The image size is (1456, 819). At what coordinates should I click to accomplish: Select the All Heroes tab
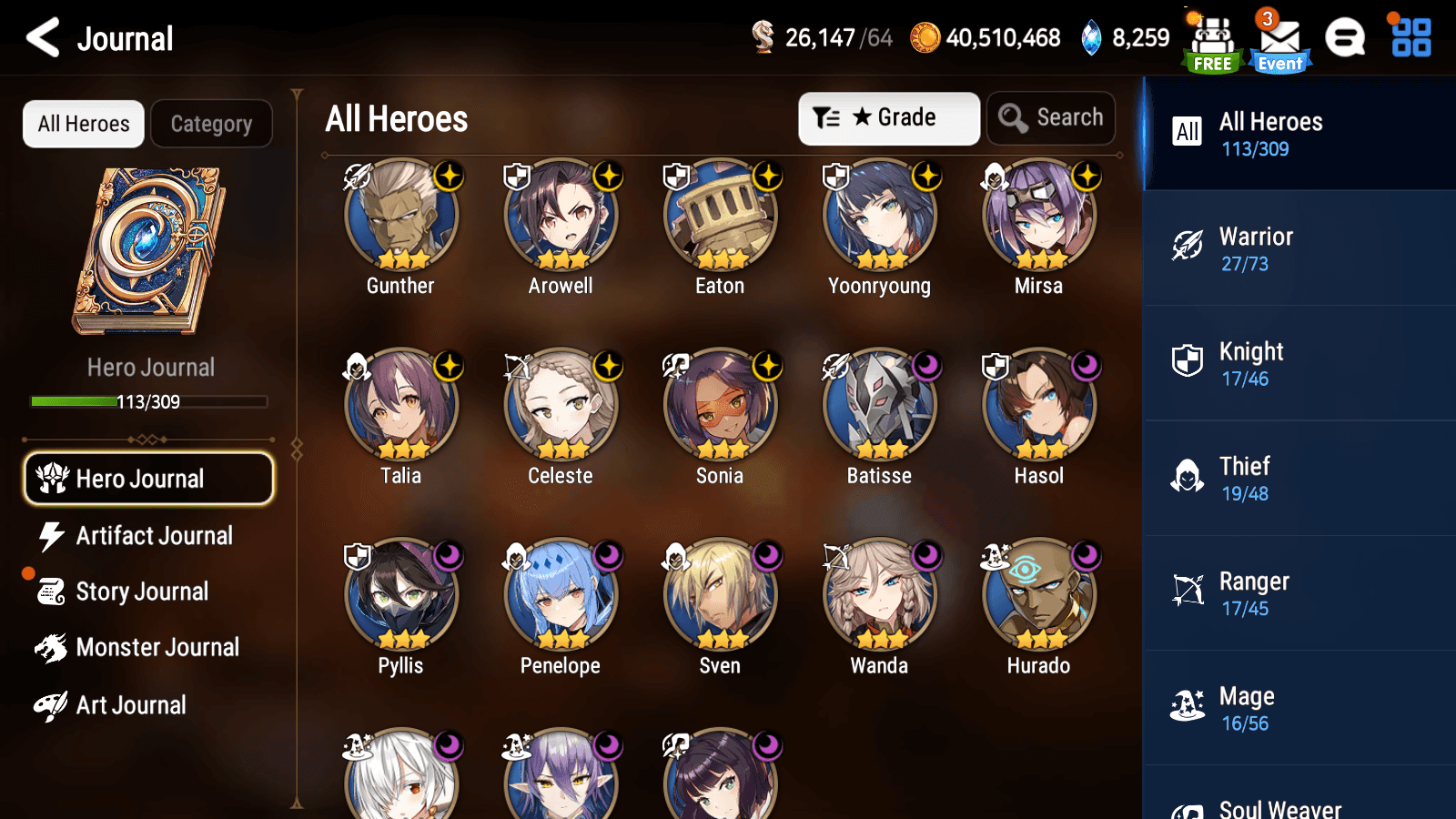point(83,124)
